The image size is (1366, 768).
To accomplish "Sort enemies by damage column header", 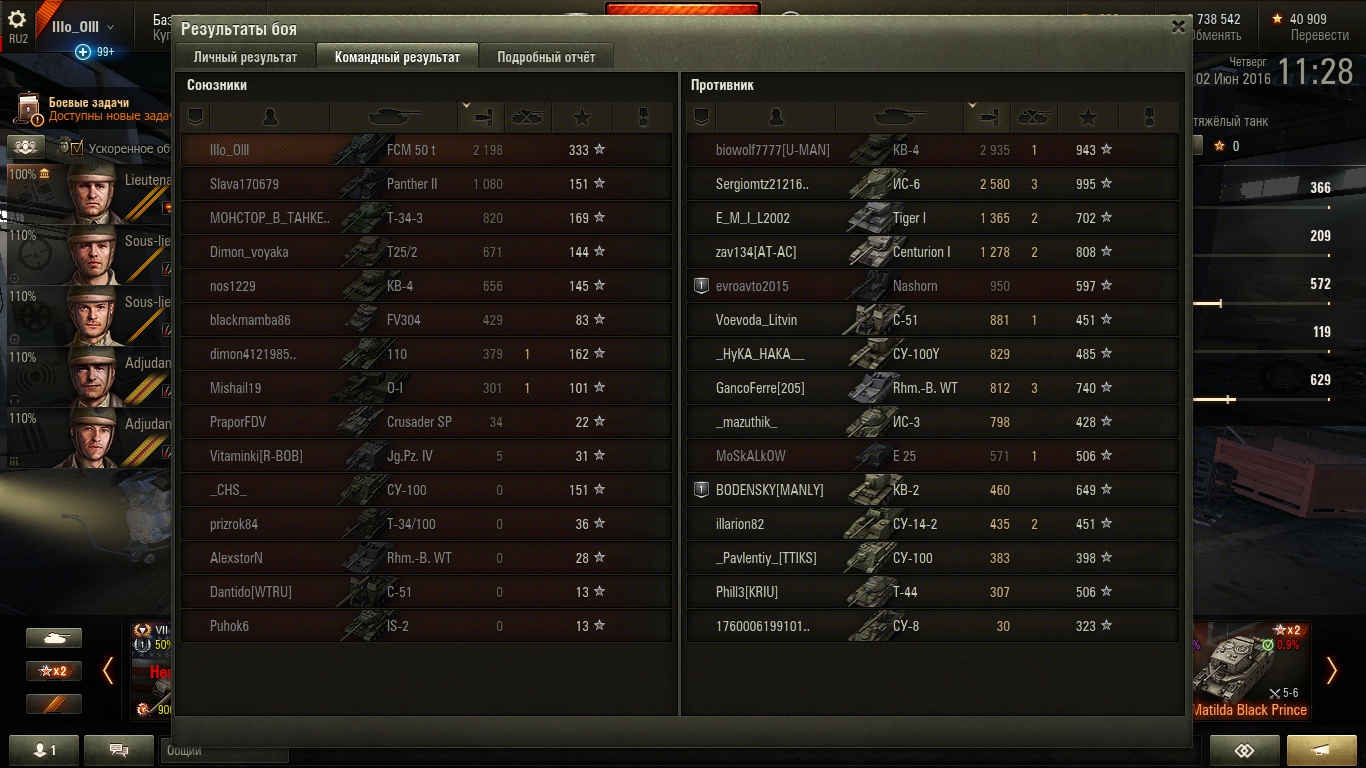I will point(986,117).
